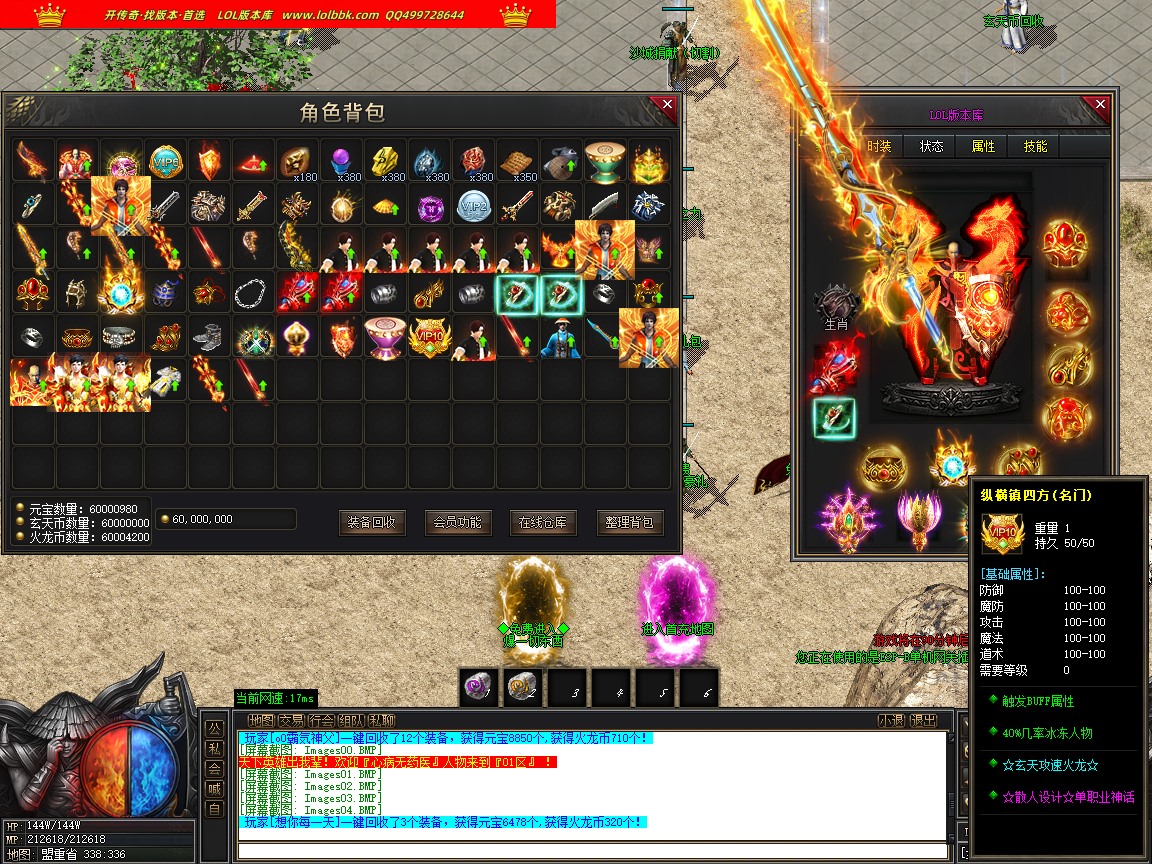Use the scroll in hotbar slot 1
The width and height of the screenshot is (1152, 864).
[479, 687]
